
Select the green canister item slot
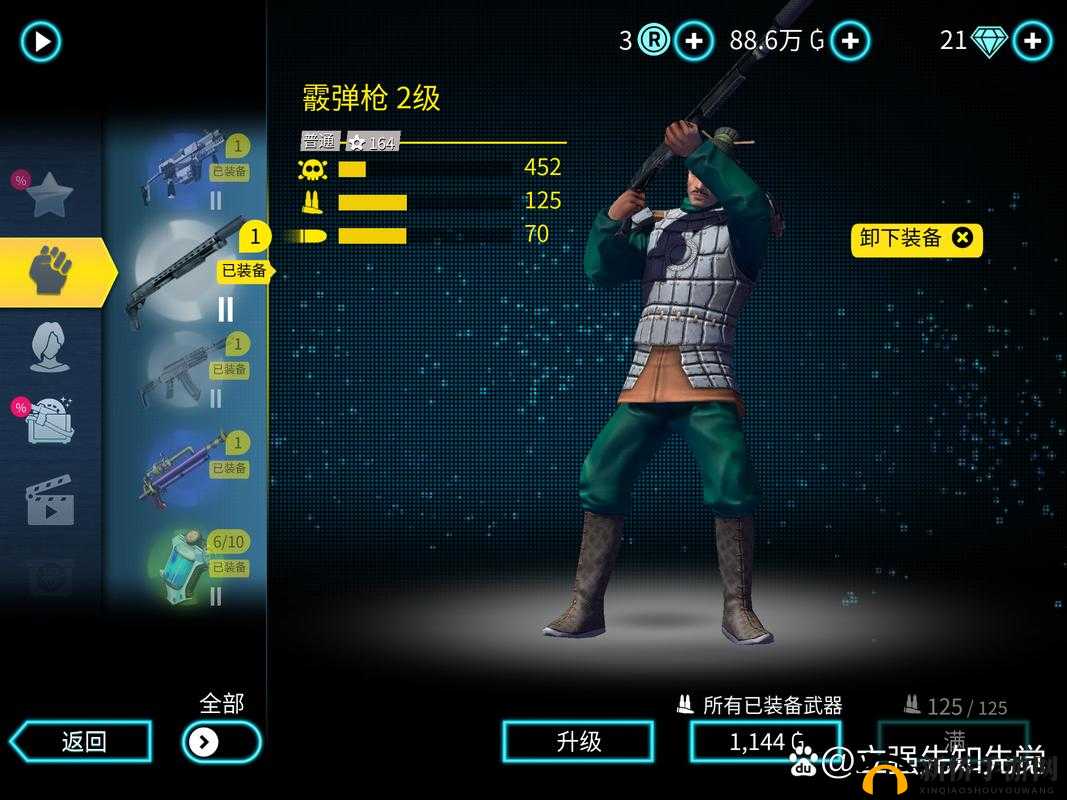185,567
